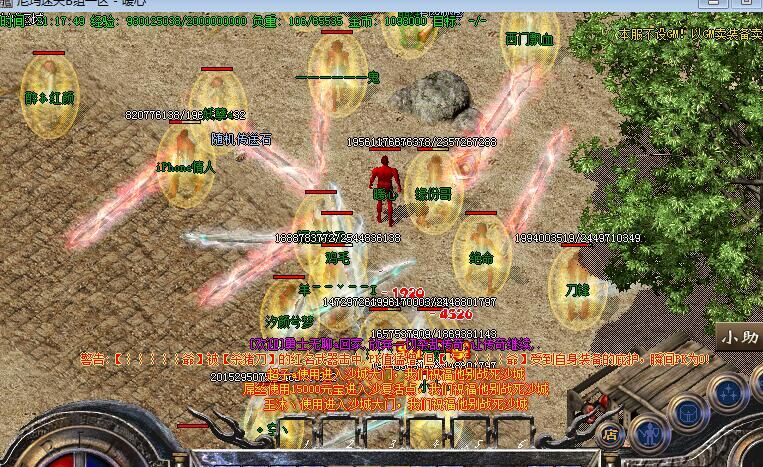Open the character equipment round button

(x=651, y=434)
